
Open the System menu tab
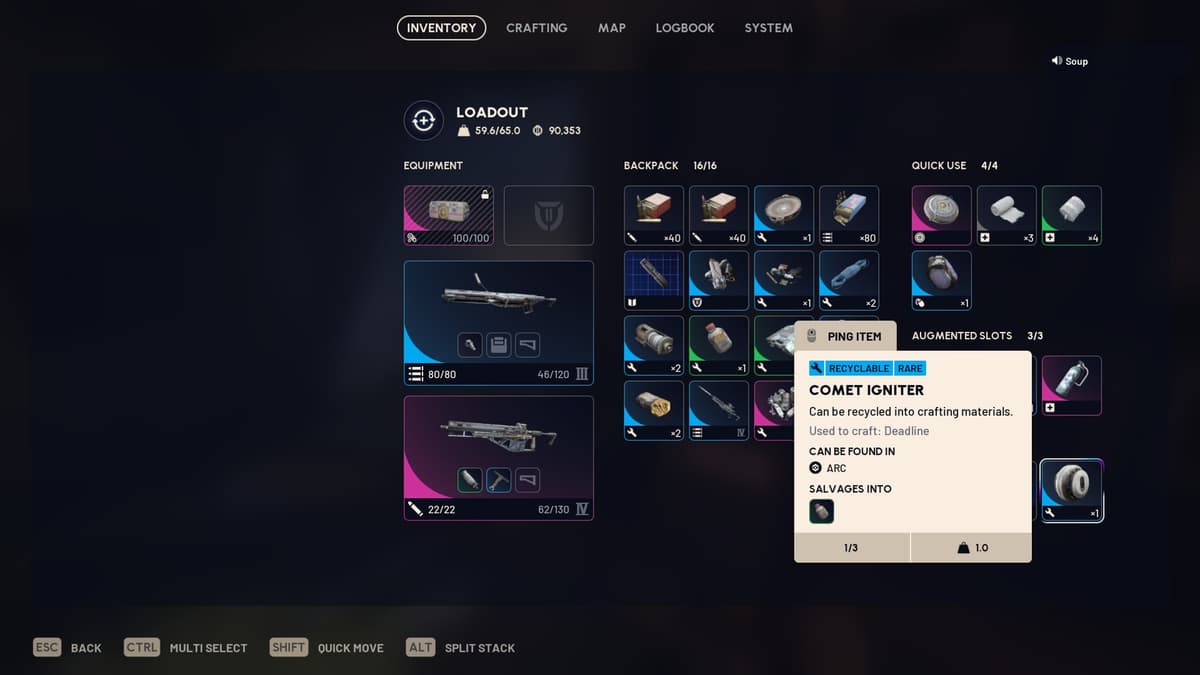768,28
